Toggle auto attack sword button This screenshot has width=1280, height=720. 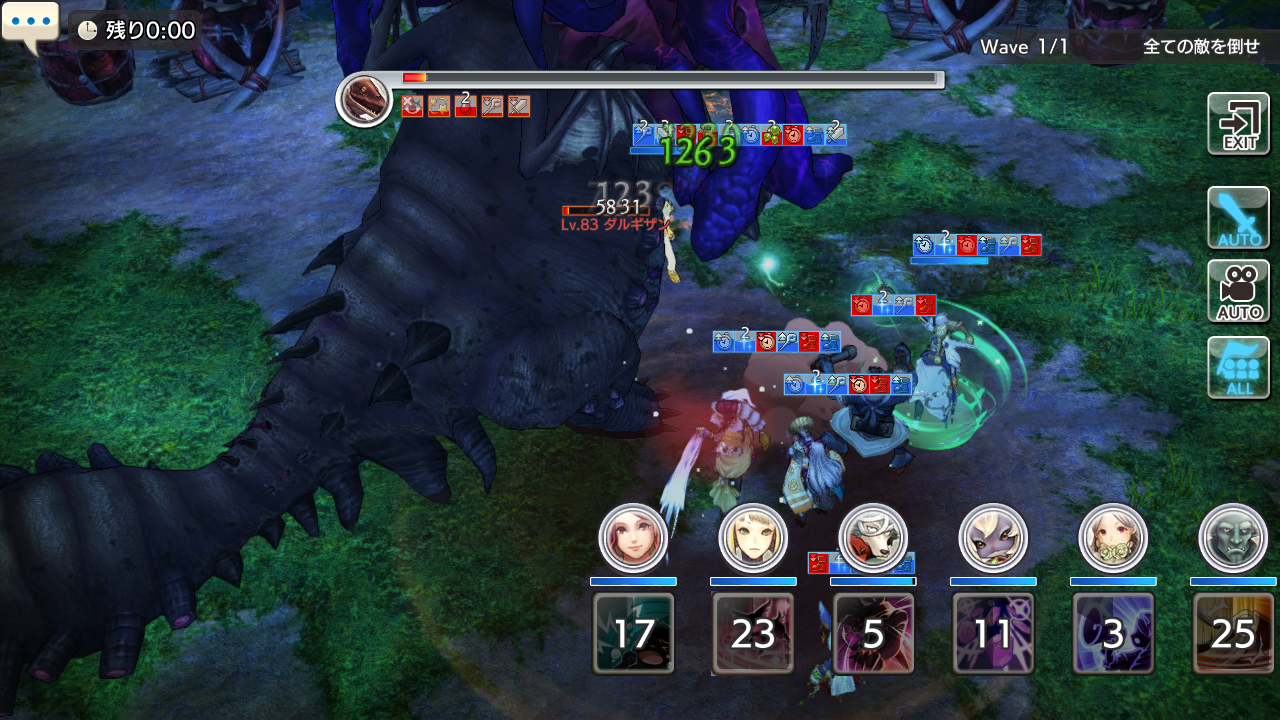tap(1238, 217)
